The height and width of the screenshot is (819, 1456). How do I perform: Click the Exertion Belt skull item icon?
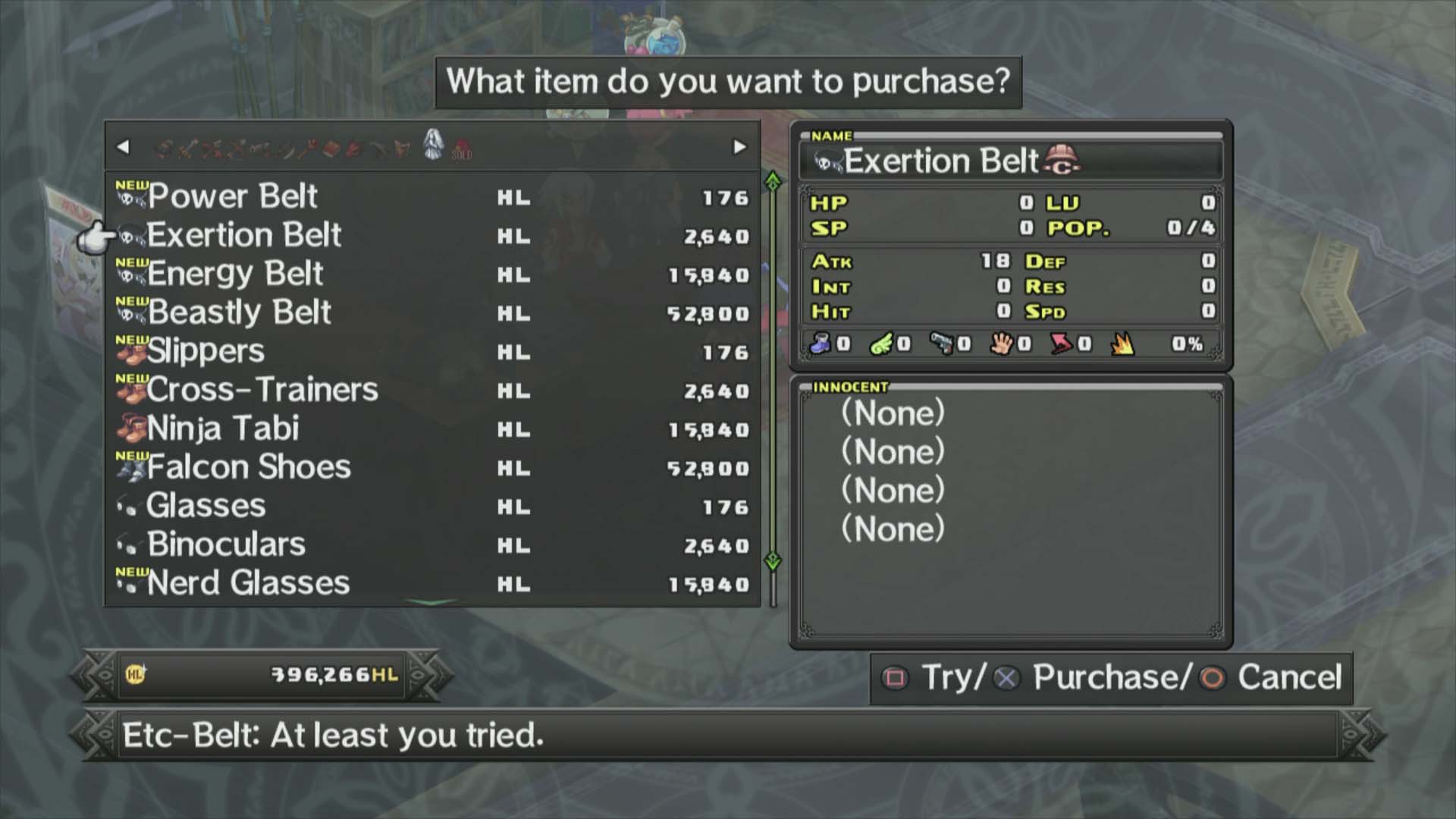click(x=130, y=235)
